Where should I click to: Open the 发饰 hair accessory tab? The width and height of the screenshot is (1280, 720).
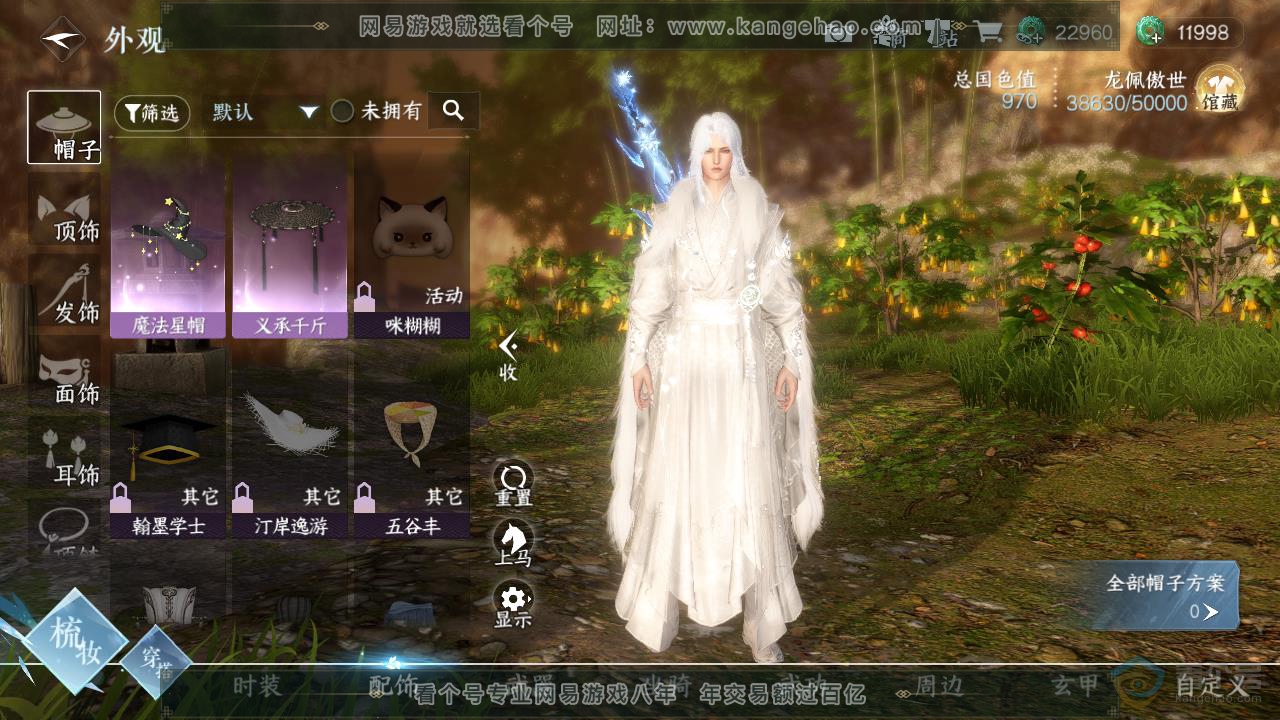[x=64, y=292]
